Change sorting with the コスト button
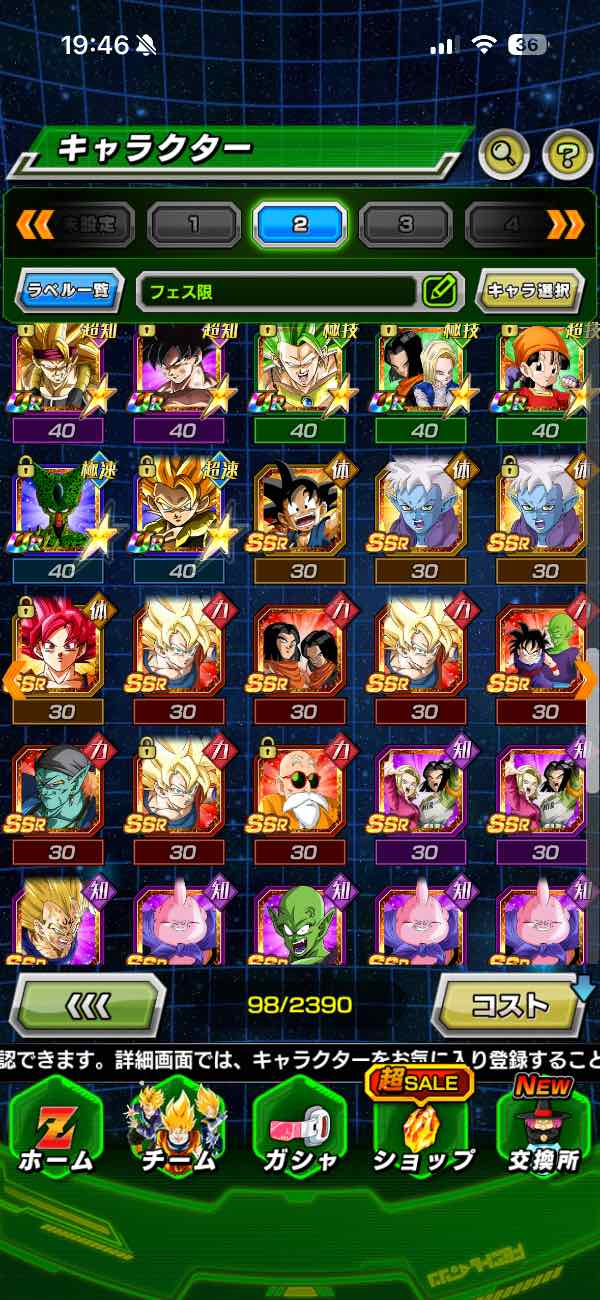 (510, 1003)
